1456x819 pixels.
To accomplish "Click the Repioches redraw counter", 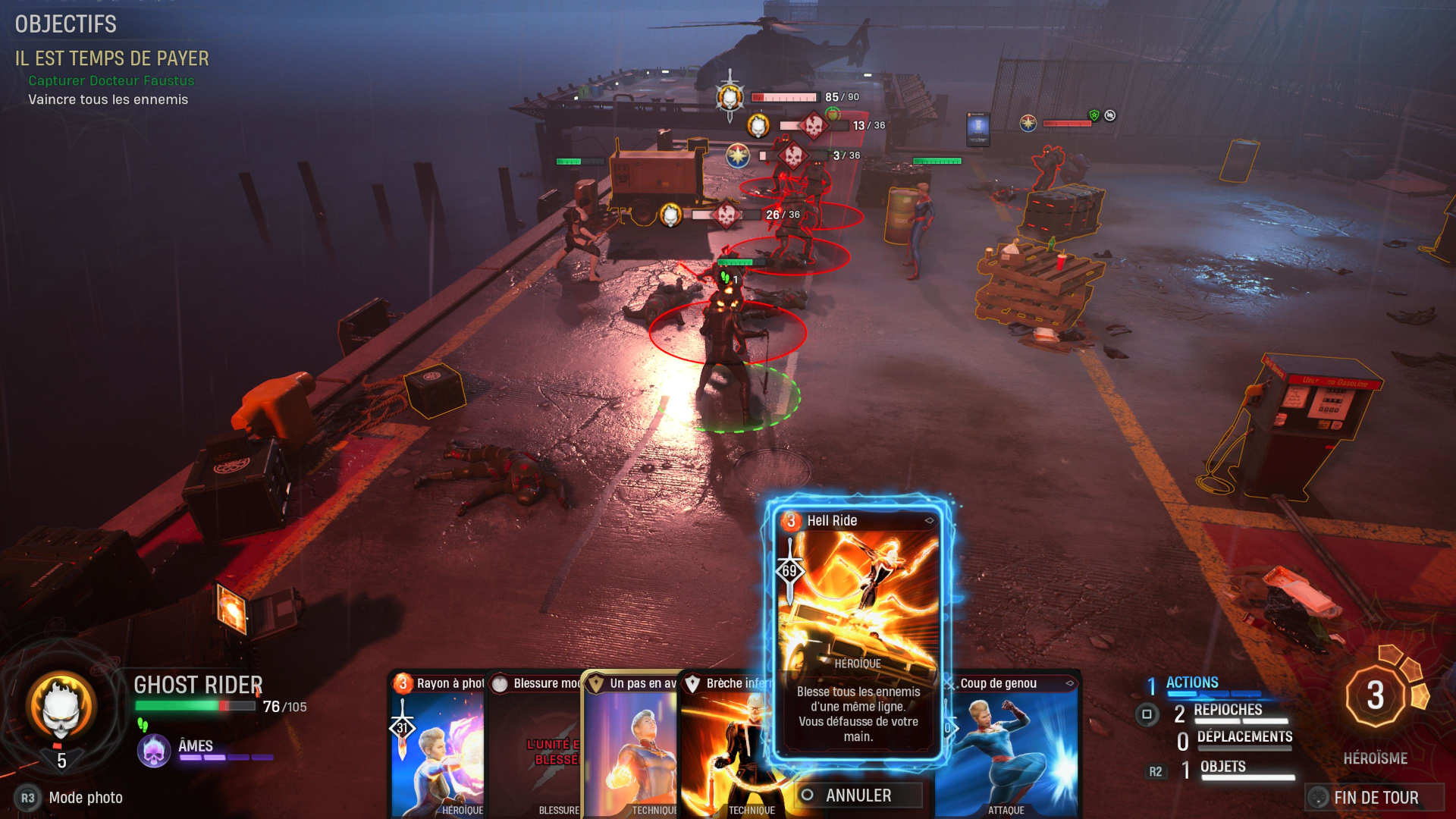I will (1227, 711).
